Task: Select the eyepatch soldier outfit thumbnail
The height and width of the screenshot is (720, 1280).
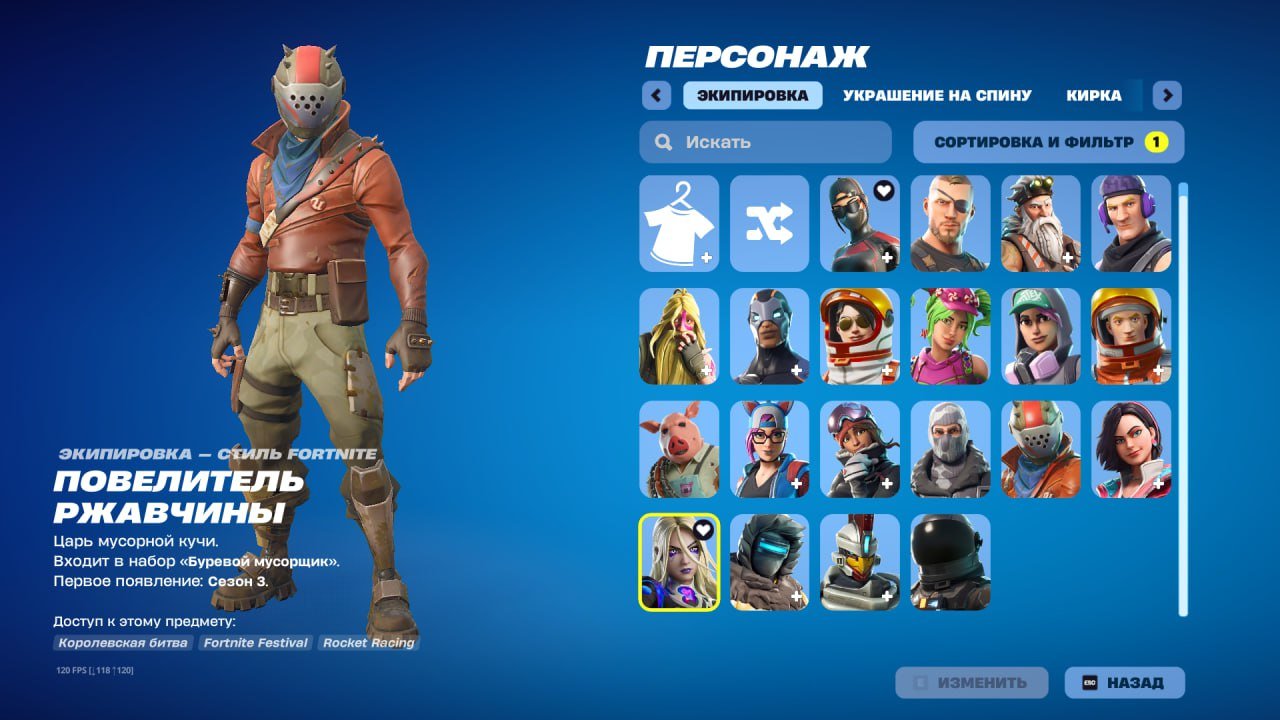Action: (x=948, y=224)
